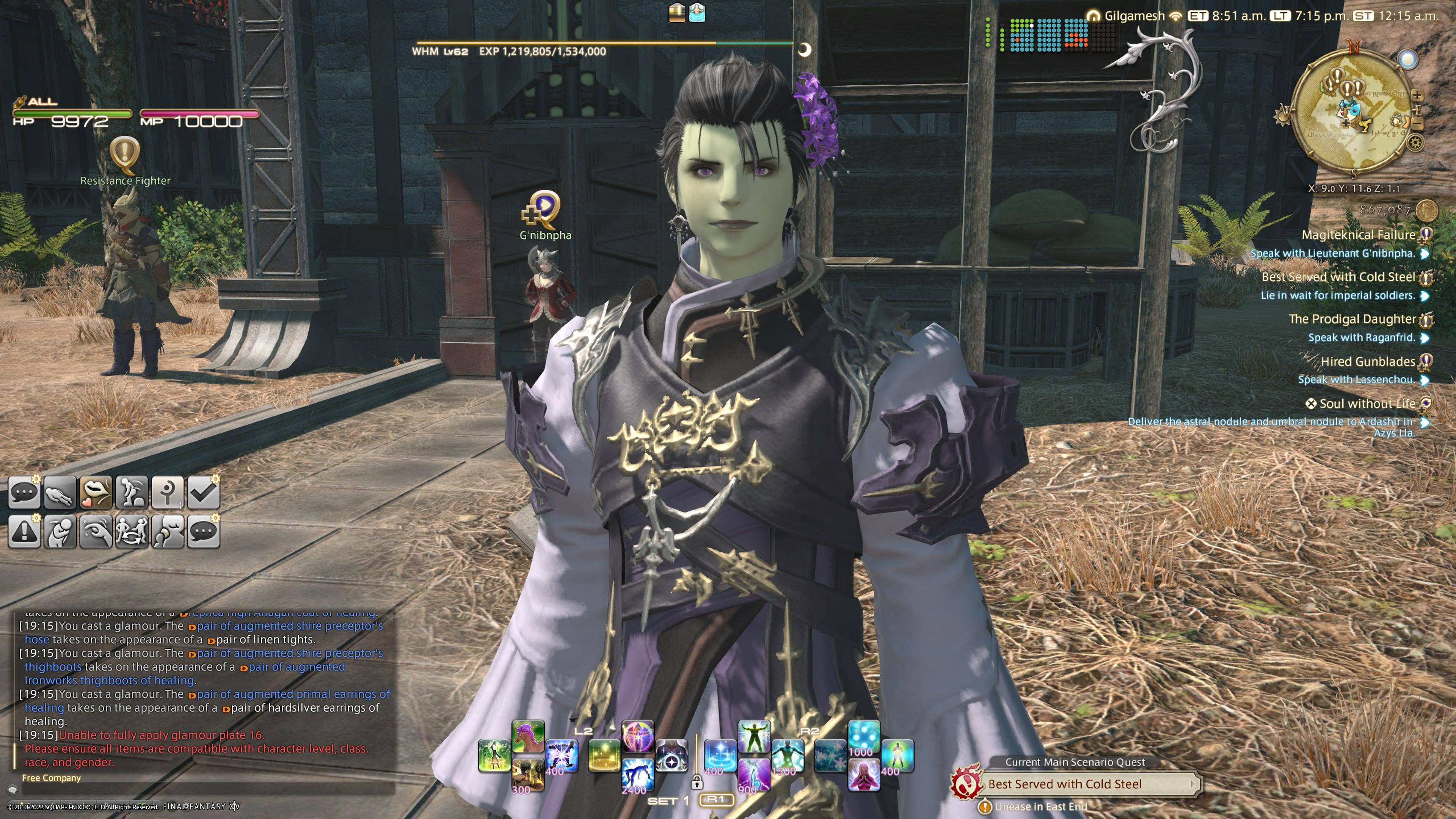Cast the golden glowing ground circle spell
The height and width of the screenshot is (819, 1456).
coord(604,756)
